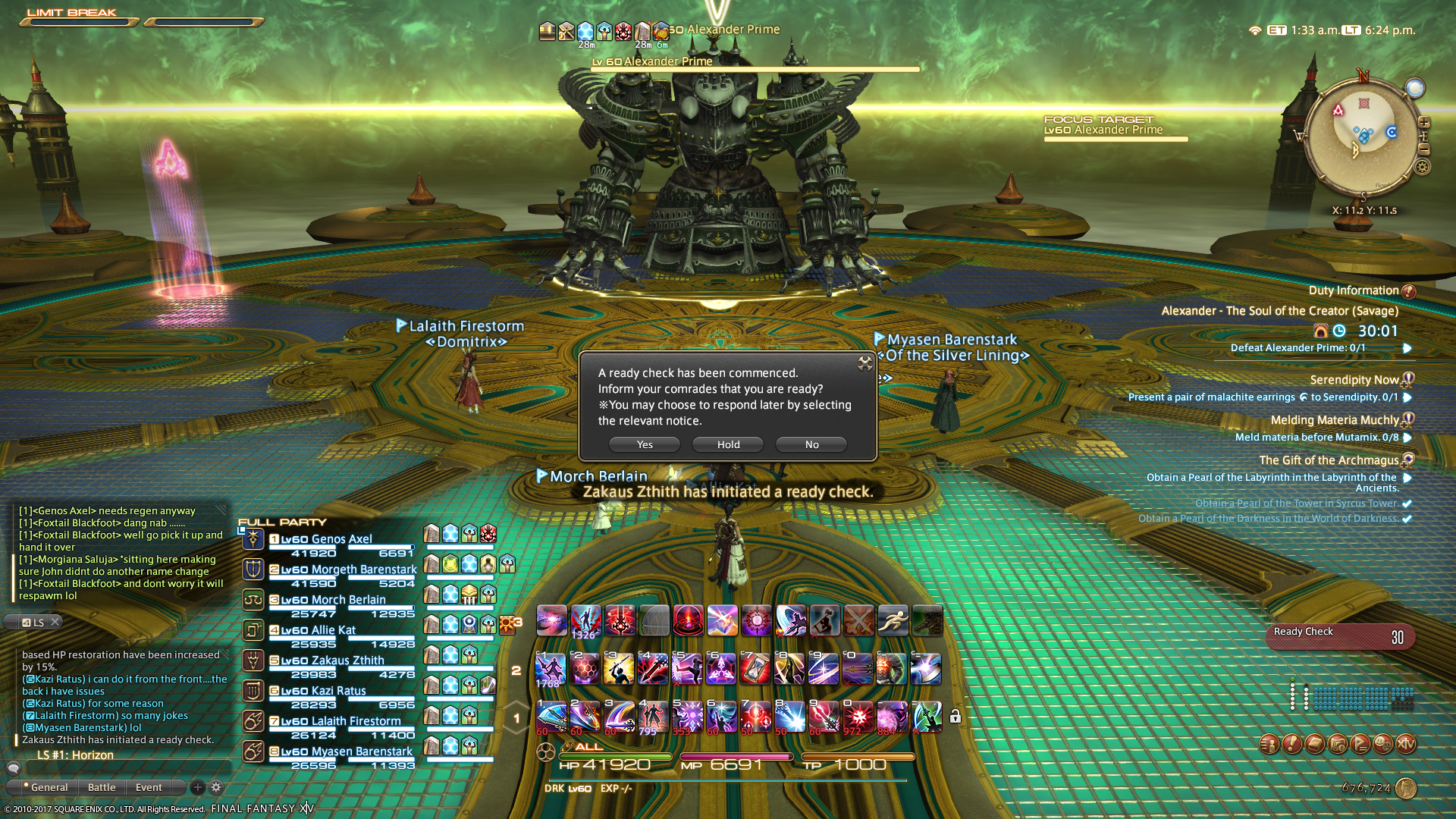Answer Yes to the ready check

[x=645, y=444]
